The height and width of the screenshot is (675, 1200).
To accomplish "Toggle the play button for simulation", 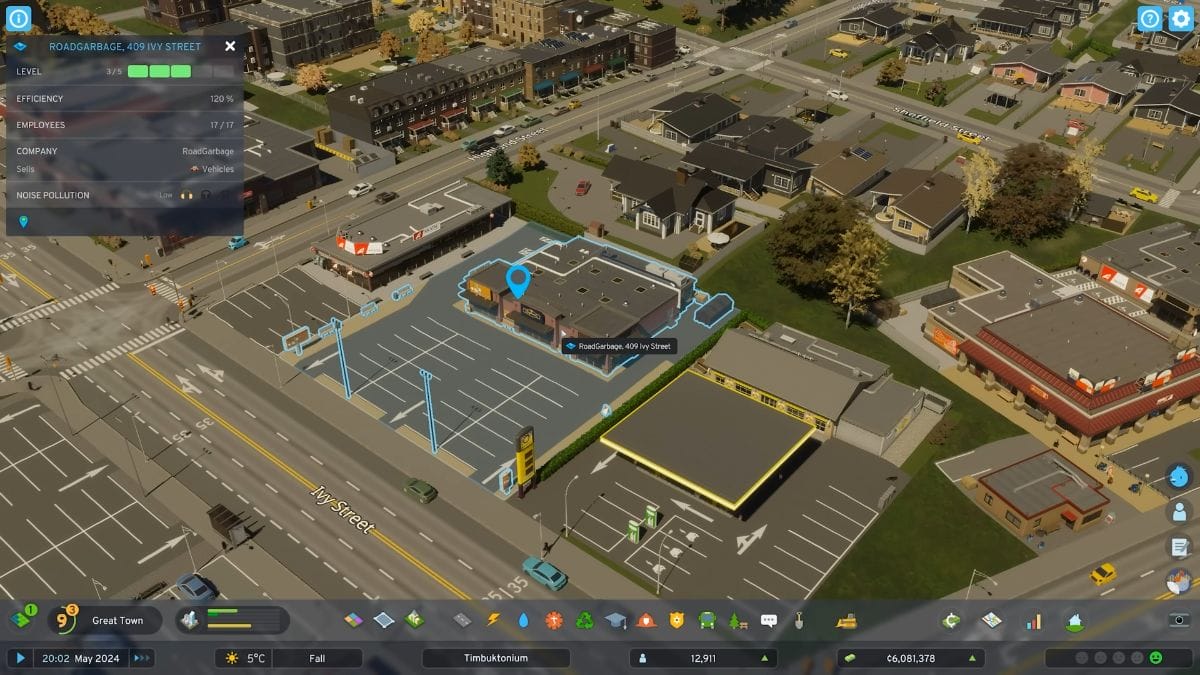I will click(20, 658).
